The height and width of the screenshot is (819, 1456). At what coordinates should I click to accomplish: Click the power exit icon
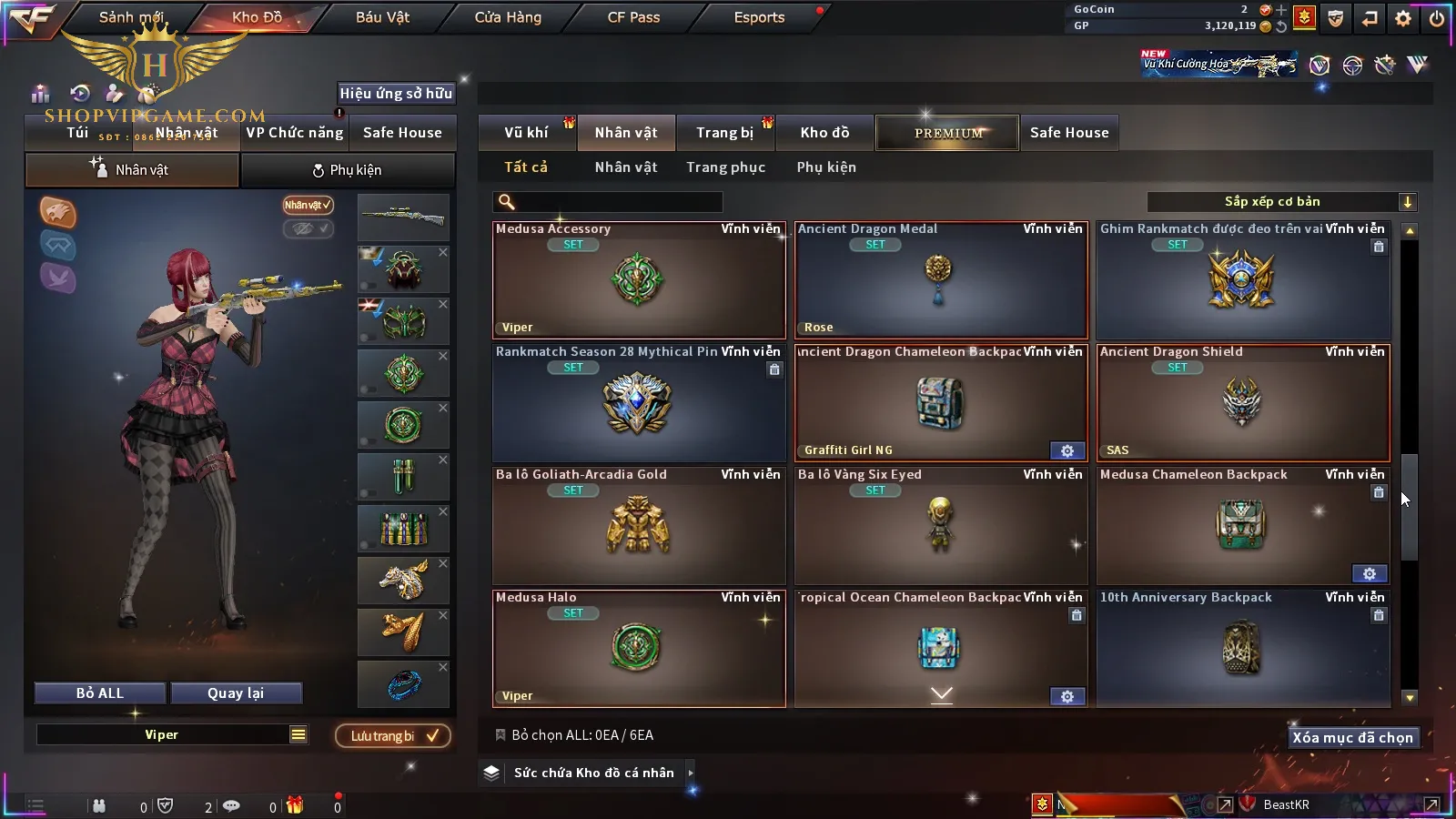1437,18
